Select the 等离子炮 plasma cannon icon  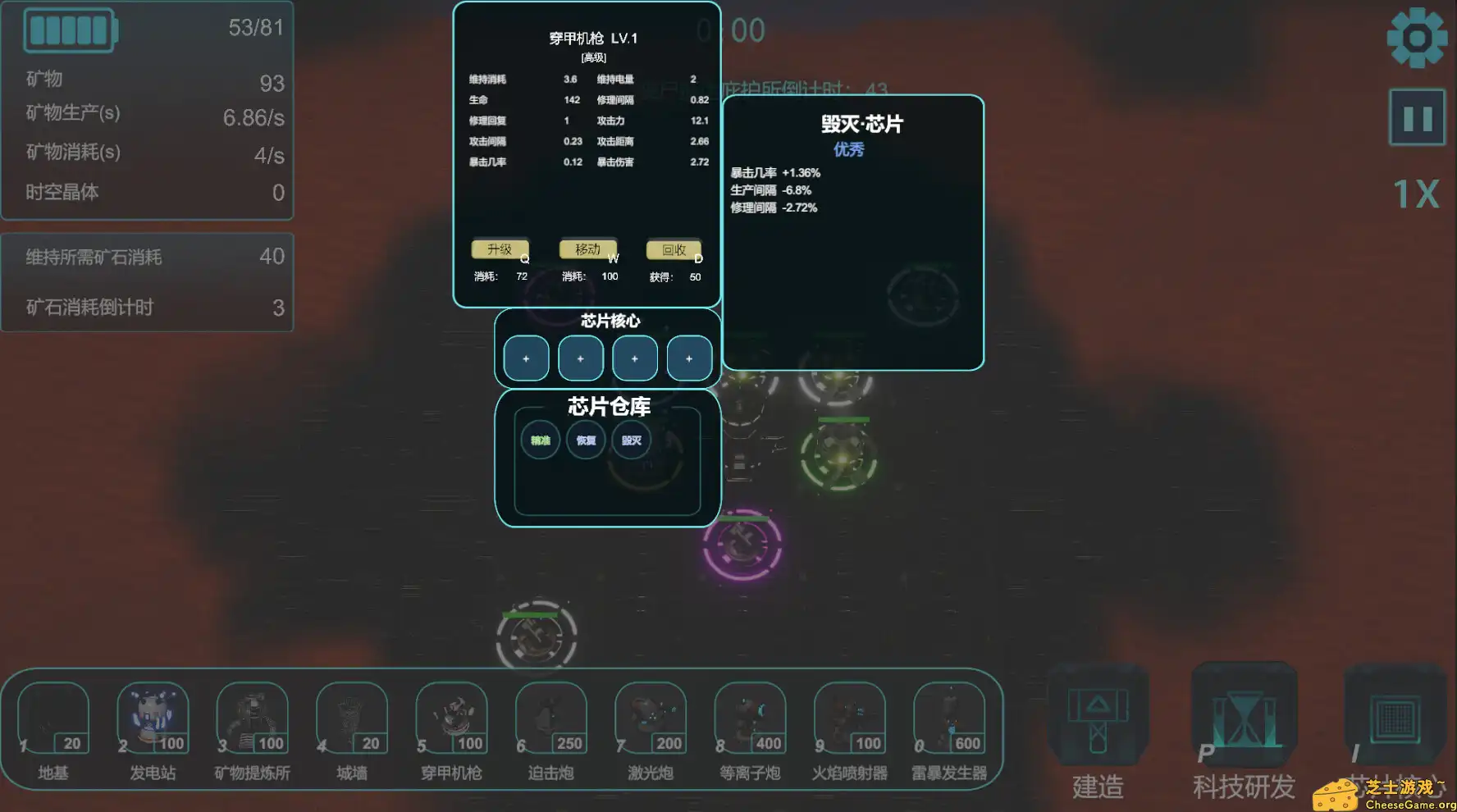tap(750, 716)
